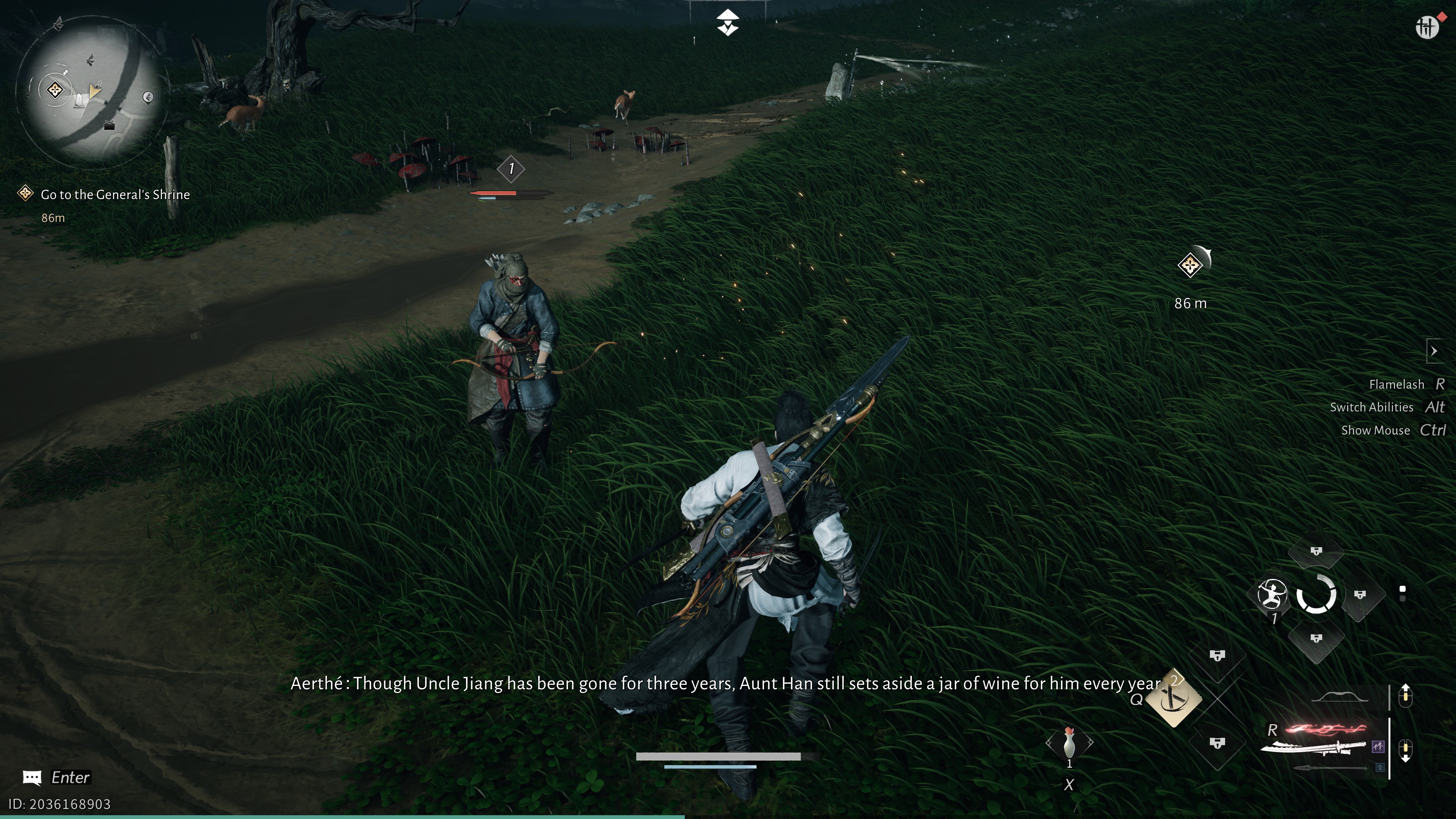The height and width of the screenshot is (819, 1456).
Task: Open the chat box speech bubble icon
Action: coord(31,778)
